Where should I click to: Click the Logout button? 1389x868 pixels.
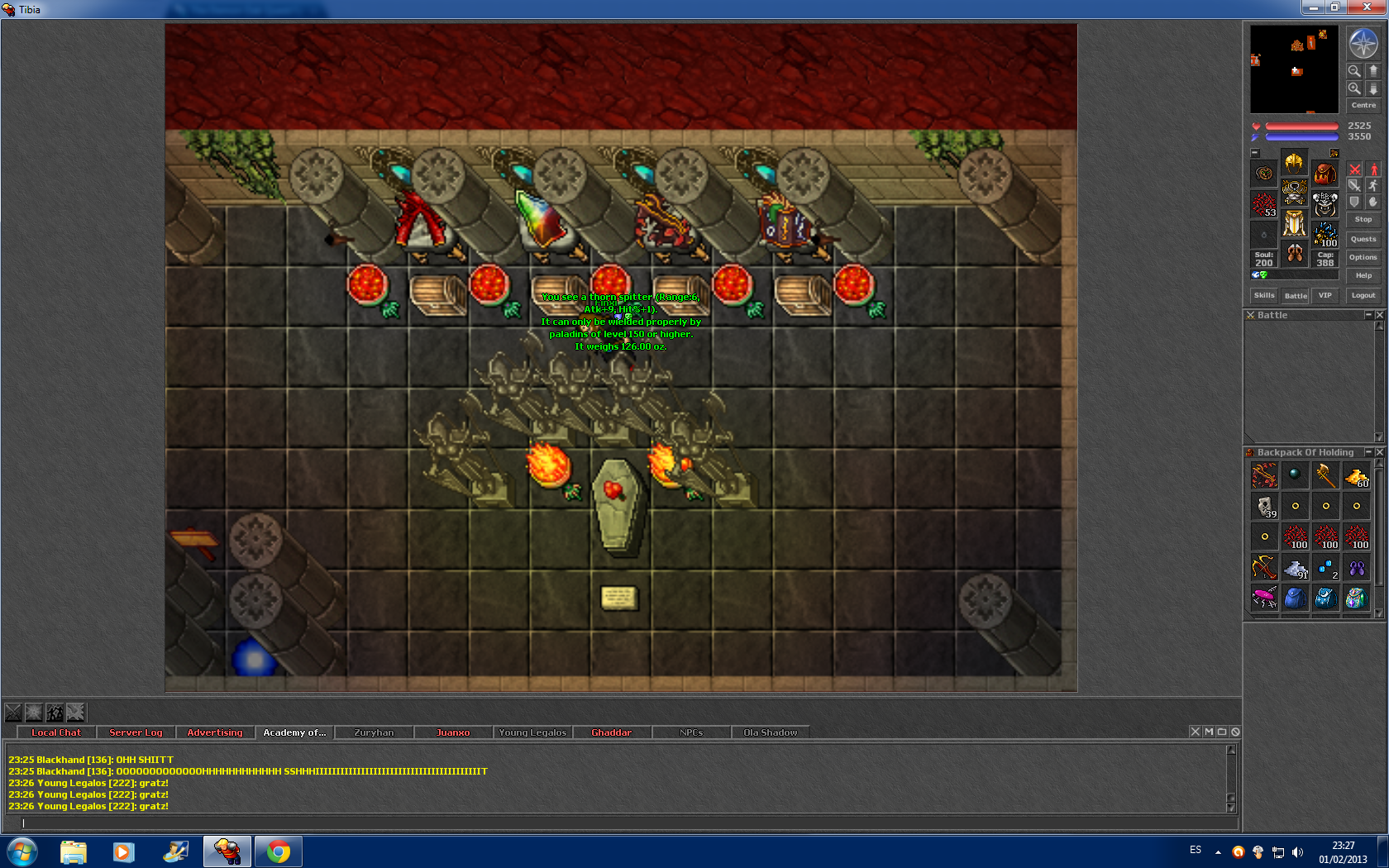click(1363, 295)
